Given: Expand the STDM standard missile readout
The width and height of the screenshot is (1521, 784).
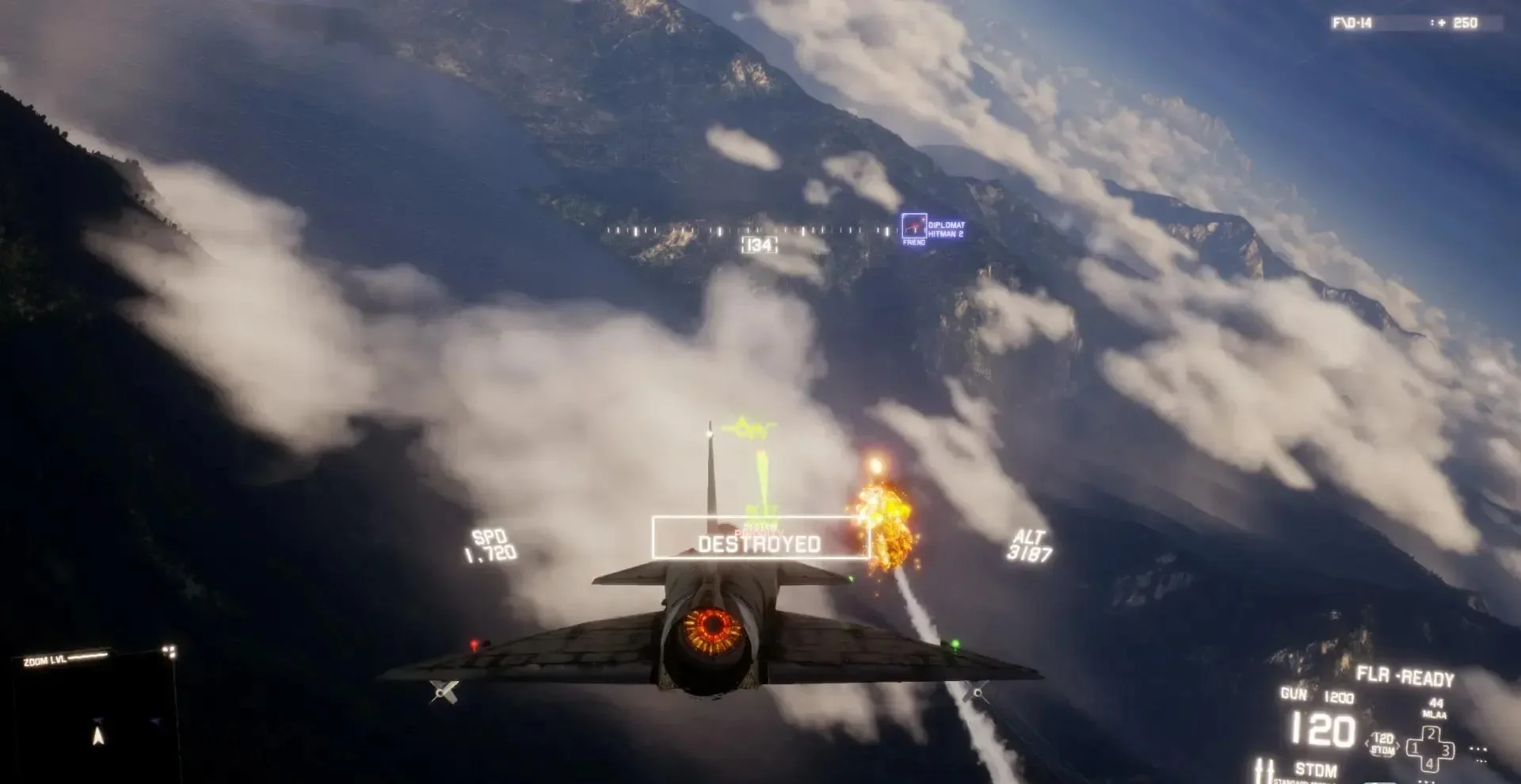Looking at the screenshot, I should click(x=1315, y=769).
